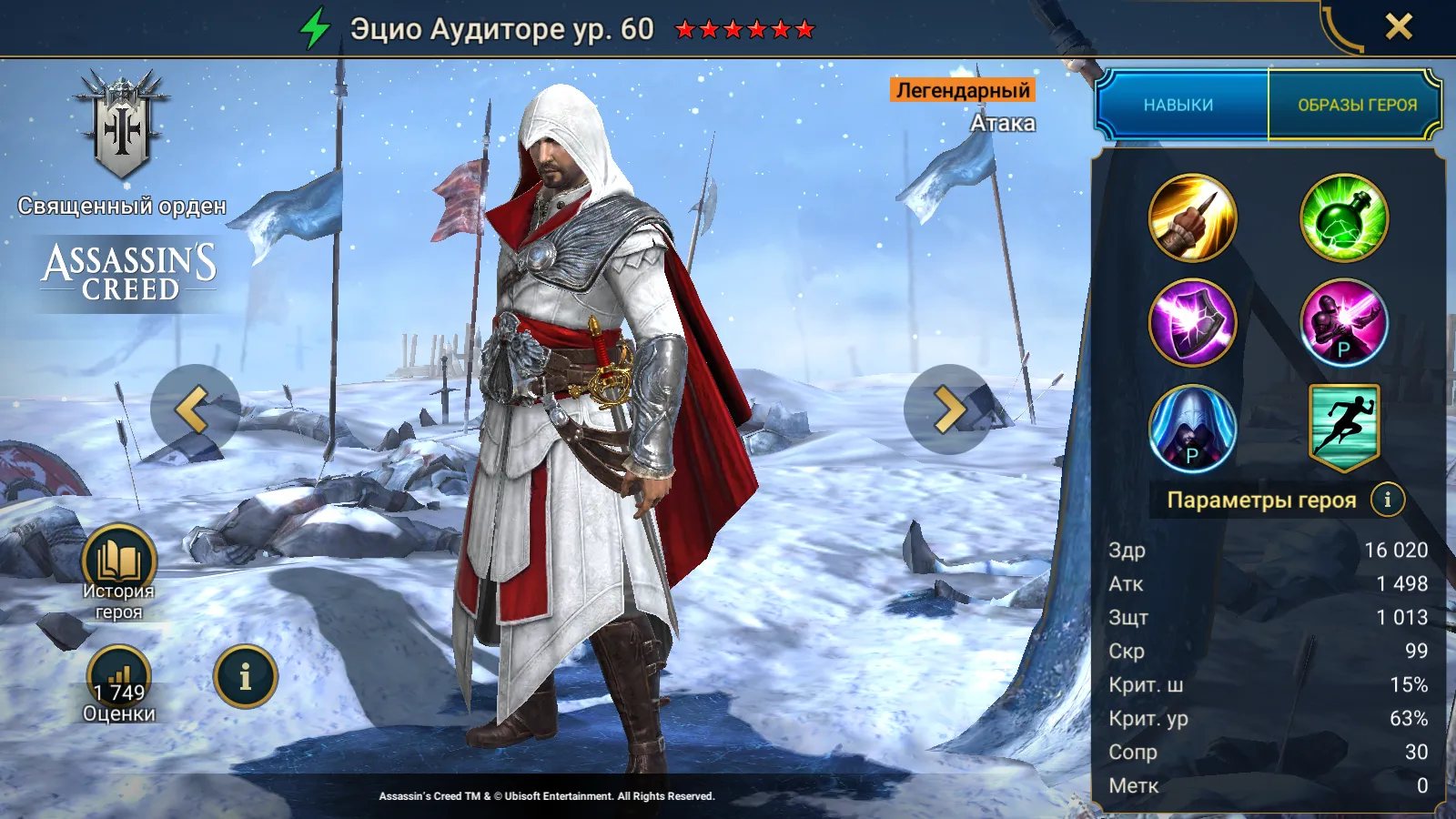Open the ОБРАЗЫ ГЕРОЯ tab

coord(1356,105)
